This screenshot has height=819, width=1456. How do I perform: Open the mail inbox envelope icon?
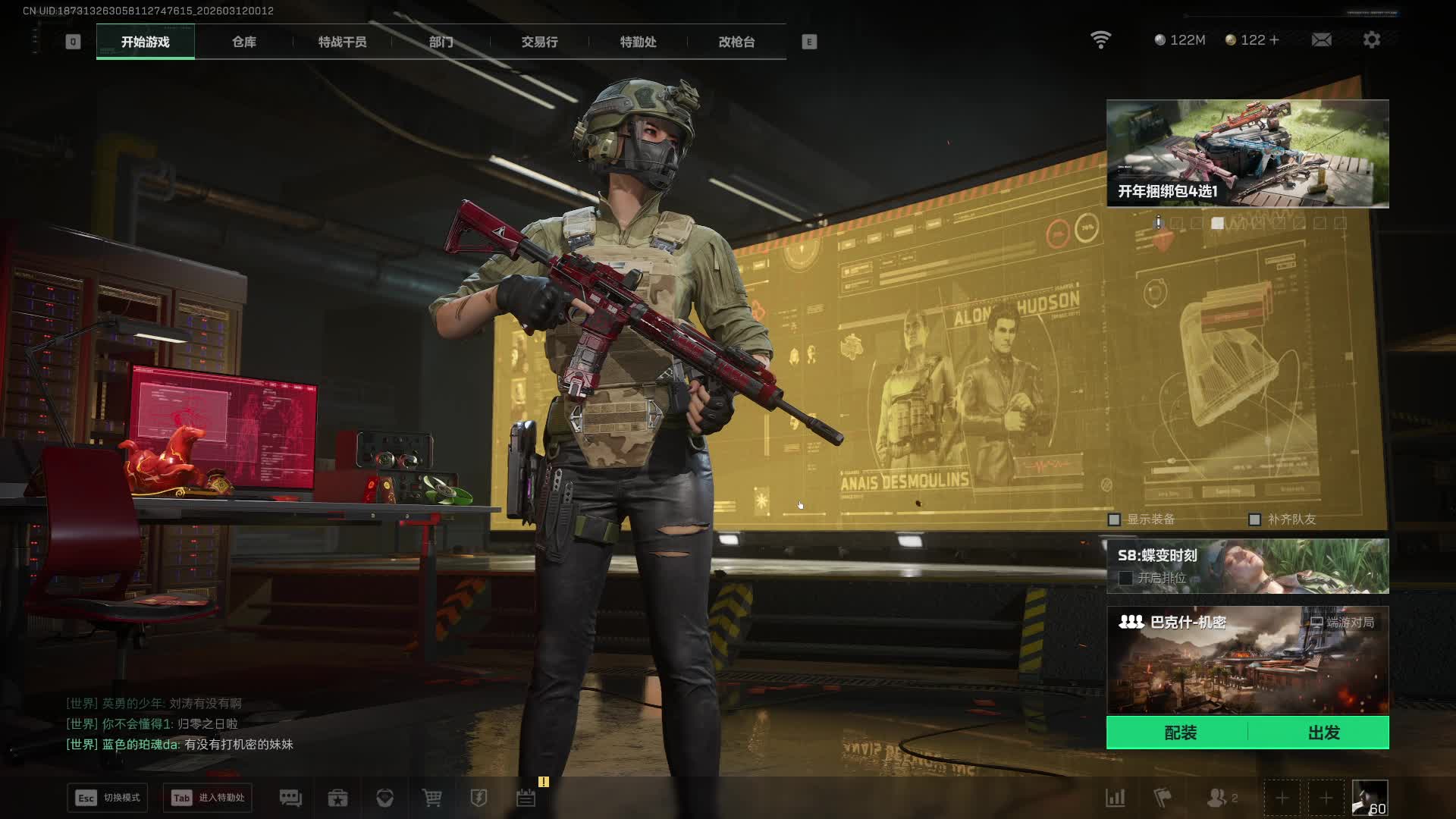[1321, 40]
